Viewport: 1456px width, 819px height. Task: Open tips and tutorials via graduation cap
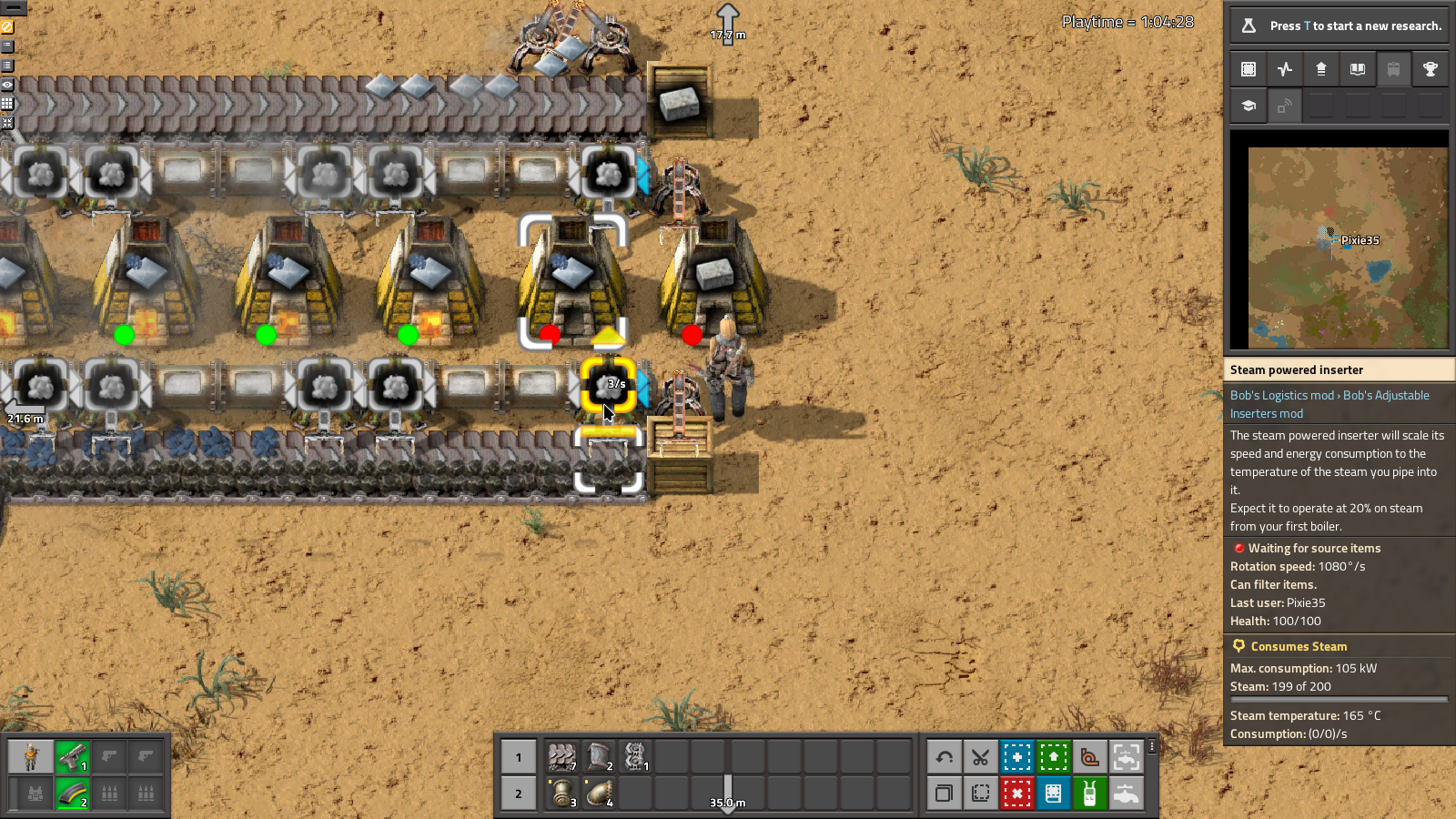[1248, 106]
